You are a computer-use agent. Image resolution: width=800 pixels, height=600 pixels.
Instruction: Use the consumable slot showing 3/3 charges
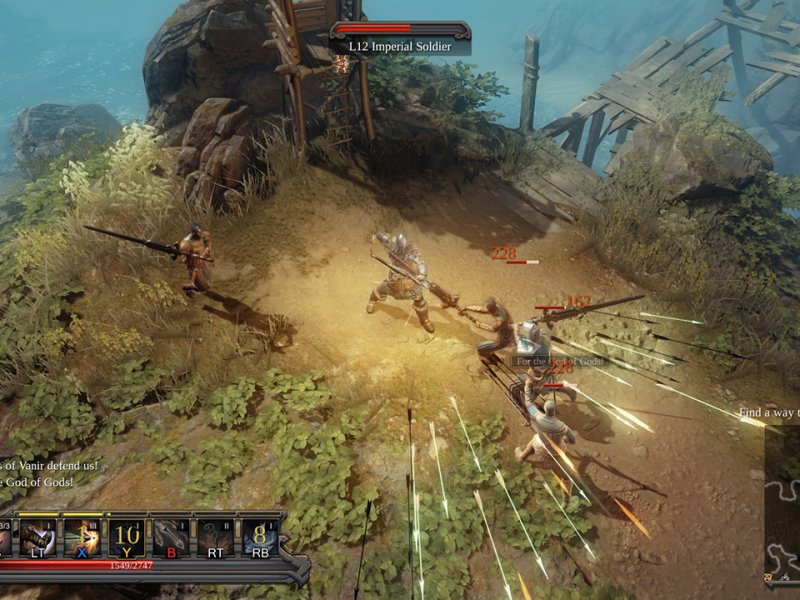click(5, 537)
